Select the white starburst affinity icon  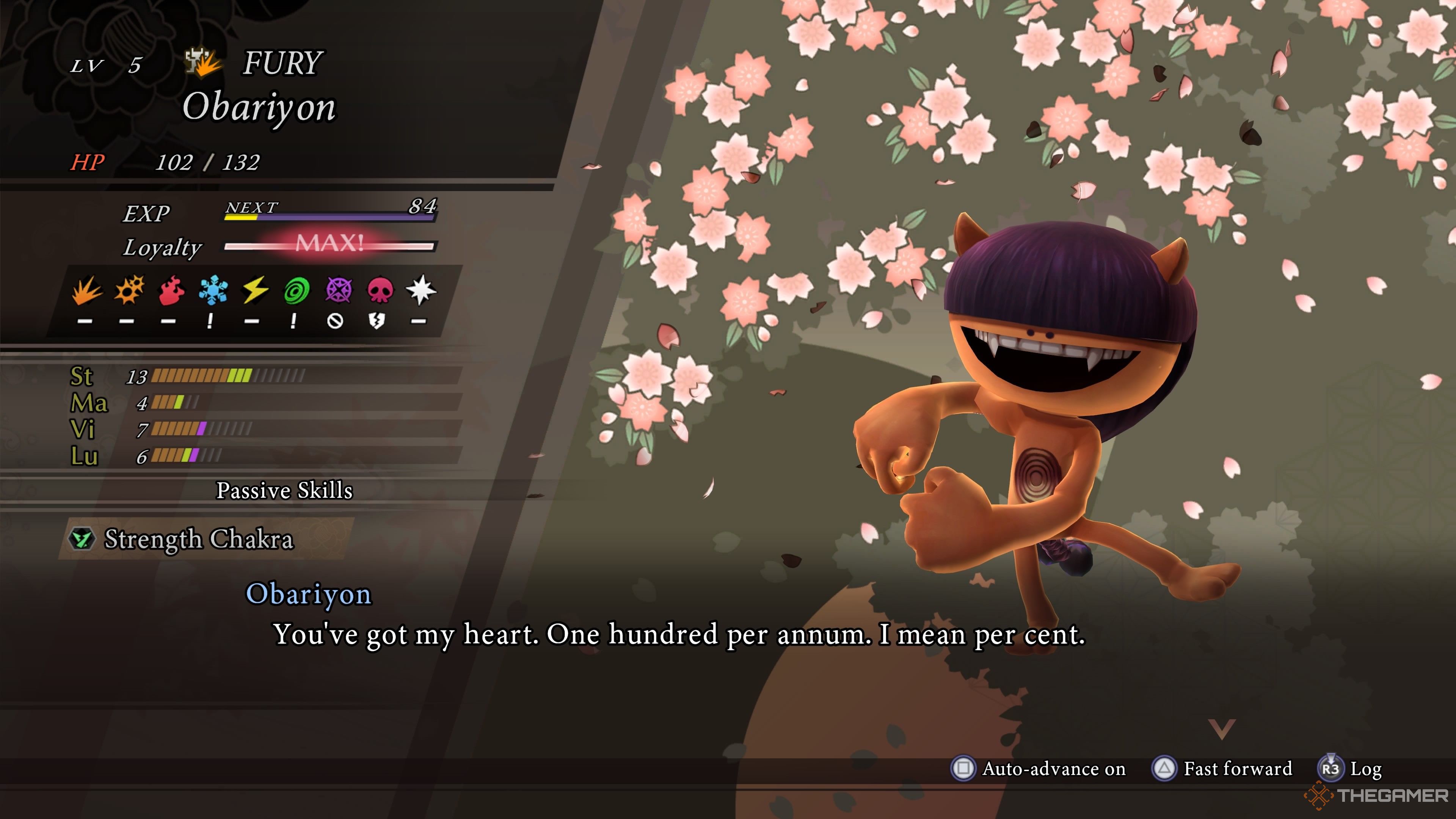[x=421, y=290]
